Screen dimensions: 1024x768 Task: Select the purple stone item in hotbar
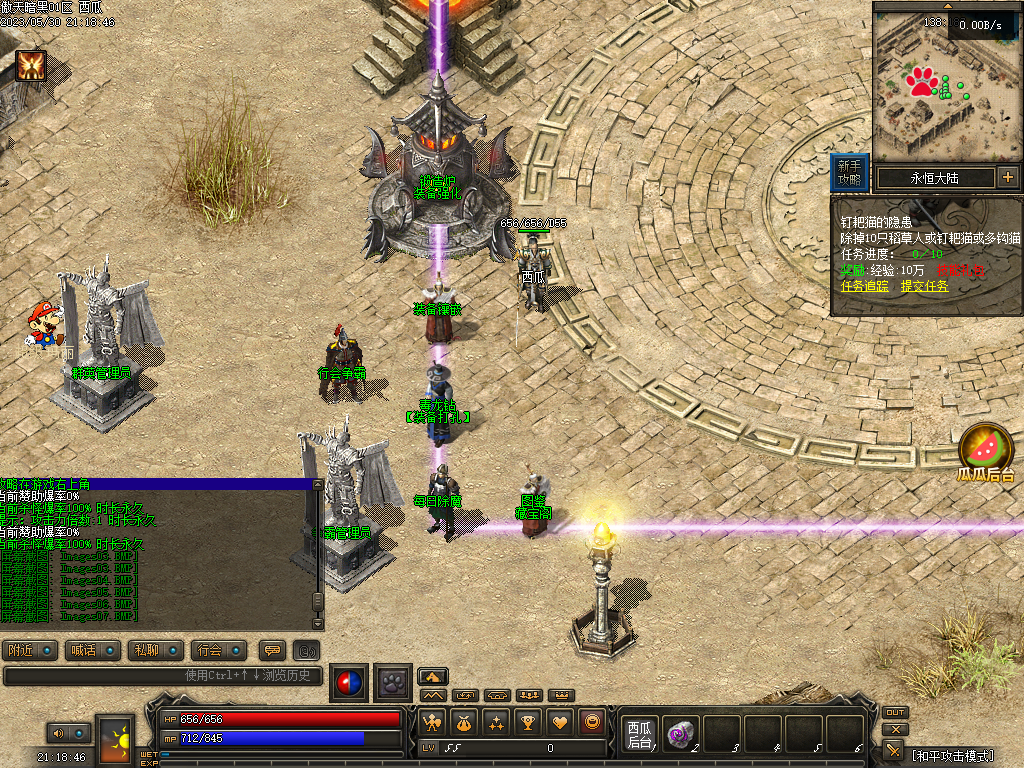(x=680, y=733)
